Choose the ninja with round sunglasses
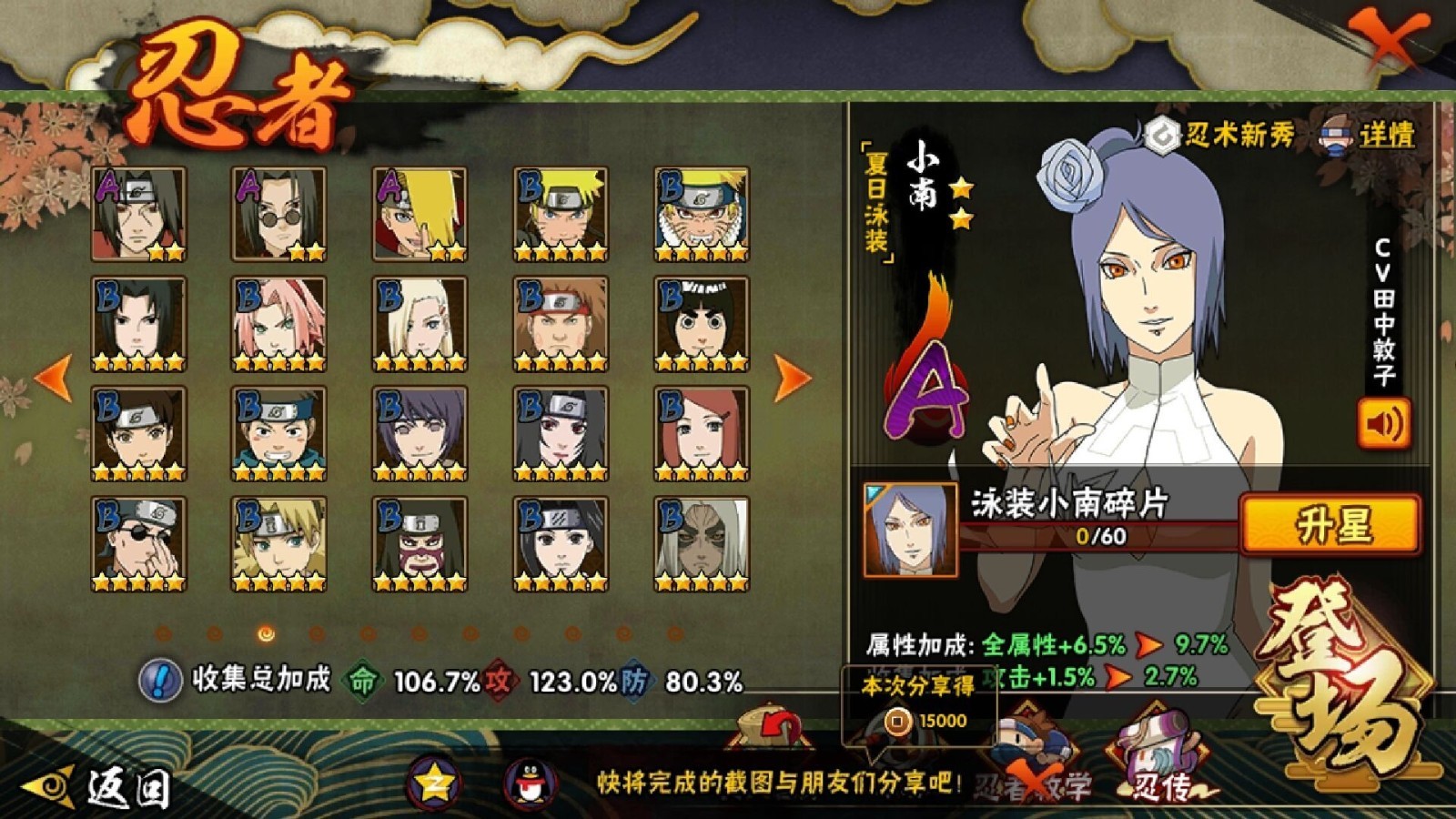The height and width of the screenshot is (819, 1456). pyautogui.click(x=278, y=214)
